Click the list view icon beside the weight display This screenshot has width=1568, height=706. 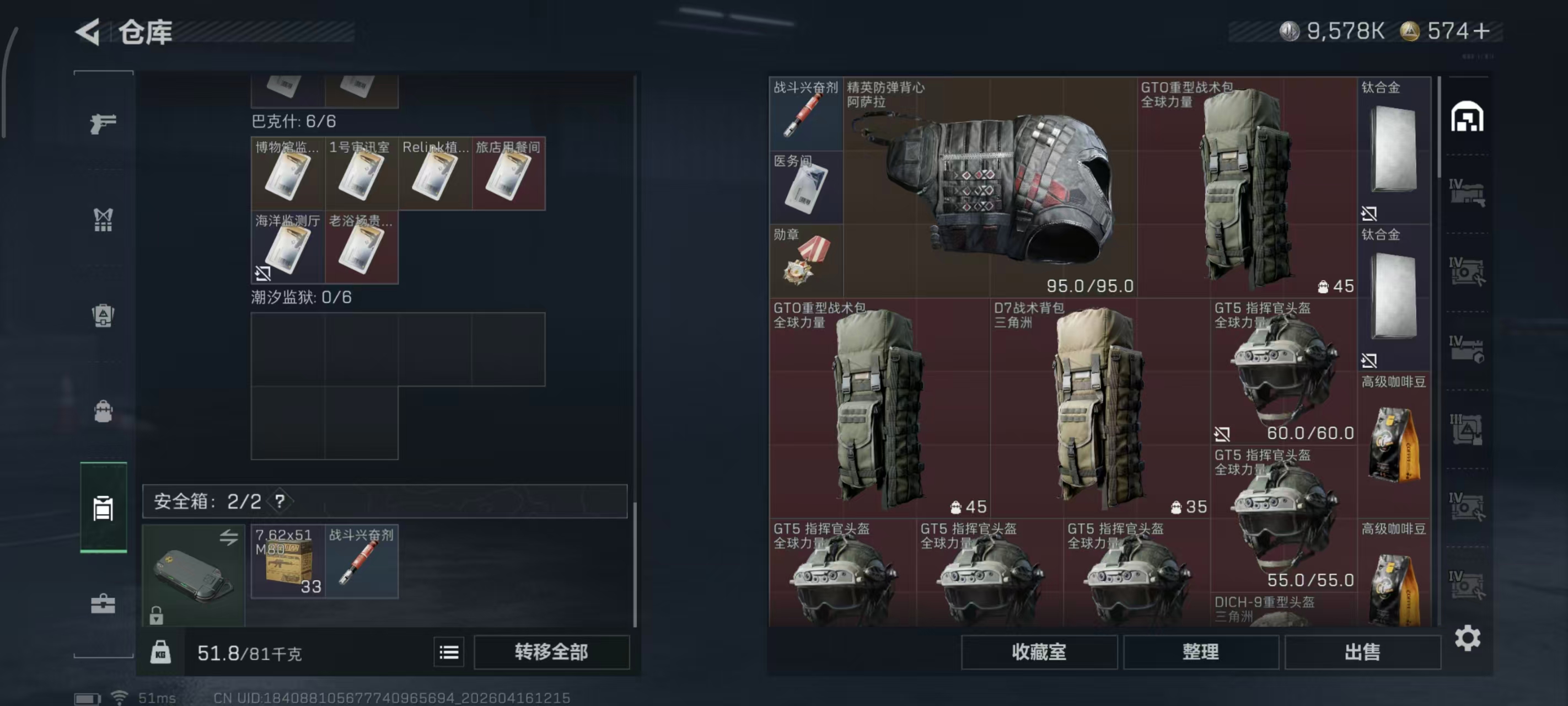(x=449, y=652)
